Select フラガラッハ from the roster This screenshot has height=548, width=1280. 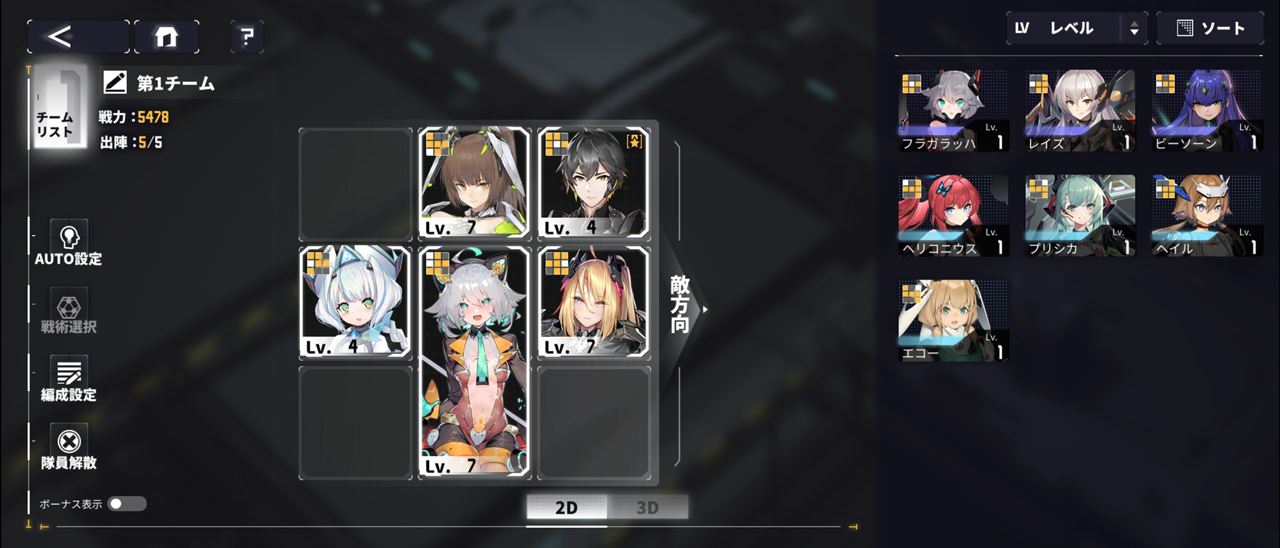[952, 111]
